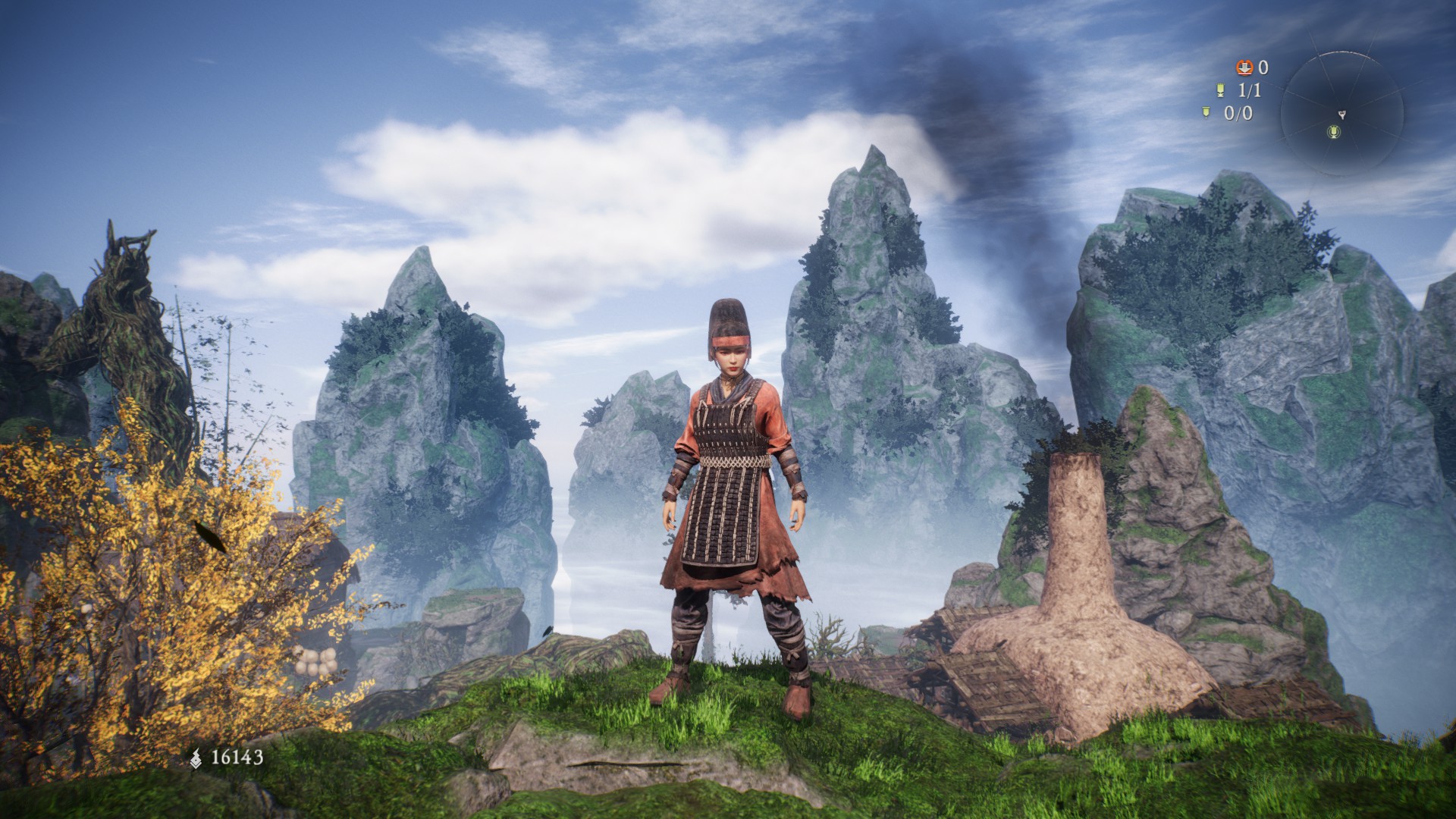Click the circular minimap radar
The height and width of the screenshot is (819, 1456).
coord(1341,115)
